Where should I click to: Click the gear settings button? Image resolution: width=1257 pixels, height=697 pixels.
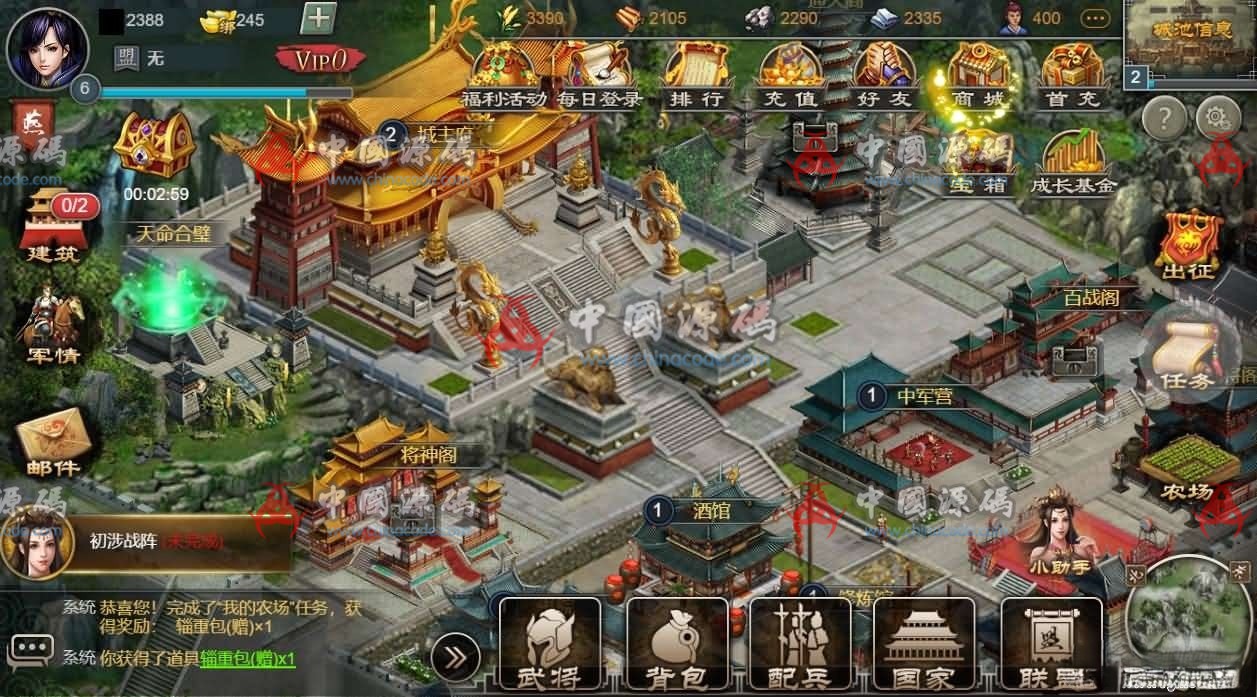tap(1217, 119)
